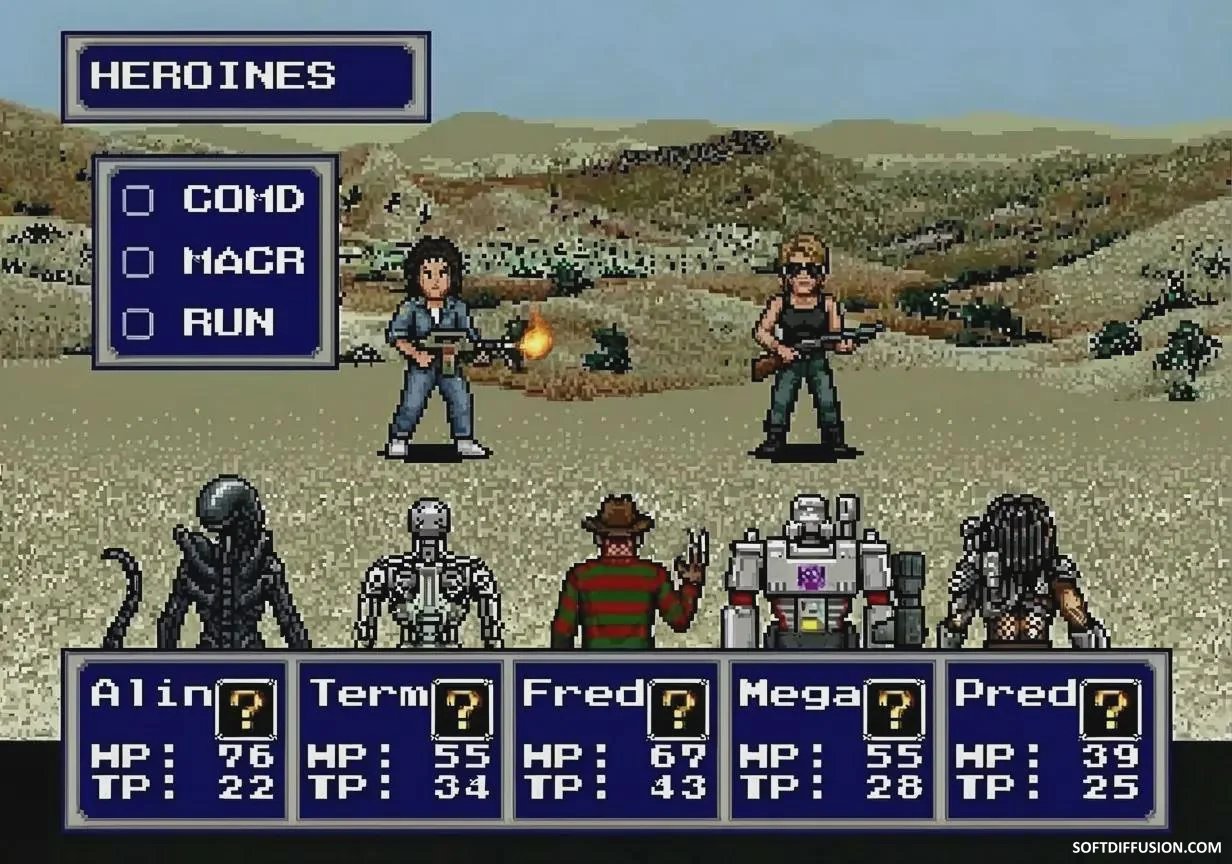The width and height of the screenshot is (1232, 864).
Task: Click the question mark icon beside Alin
Action: click(x=246, y=710)
